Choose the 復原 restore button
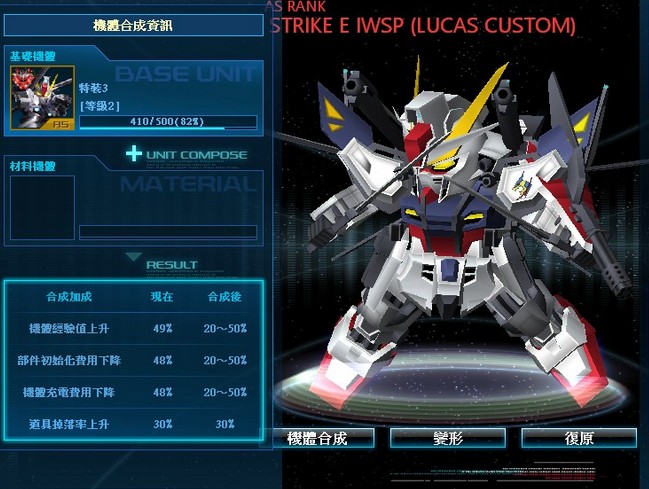Viewport: 649px width, 489px height. [578, 438]
